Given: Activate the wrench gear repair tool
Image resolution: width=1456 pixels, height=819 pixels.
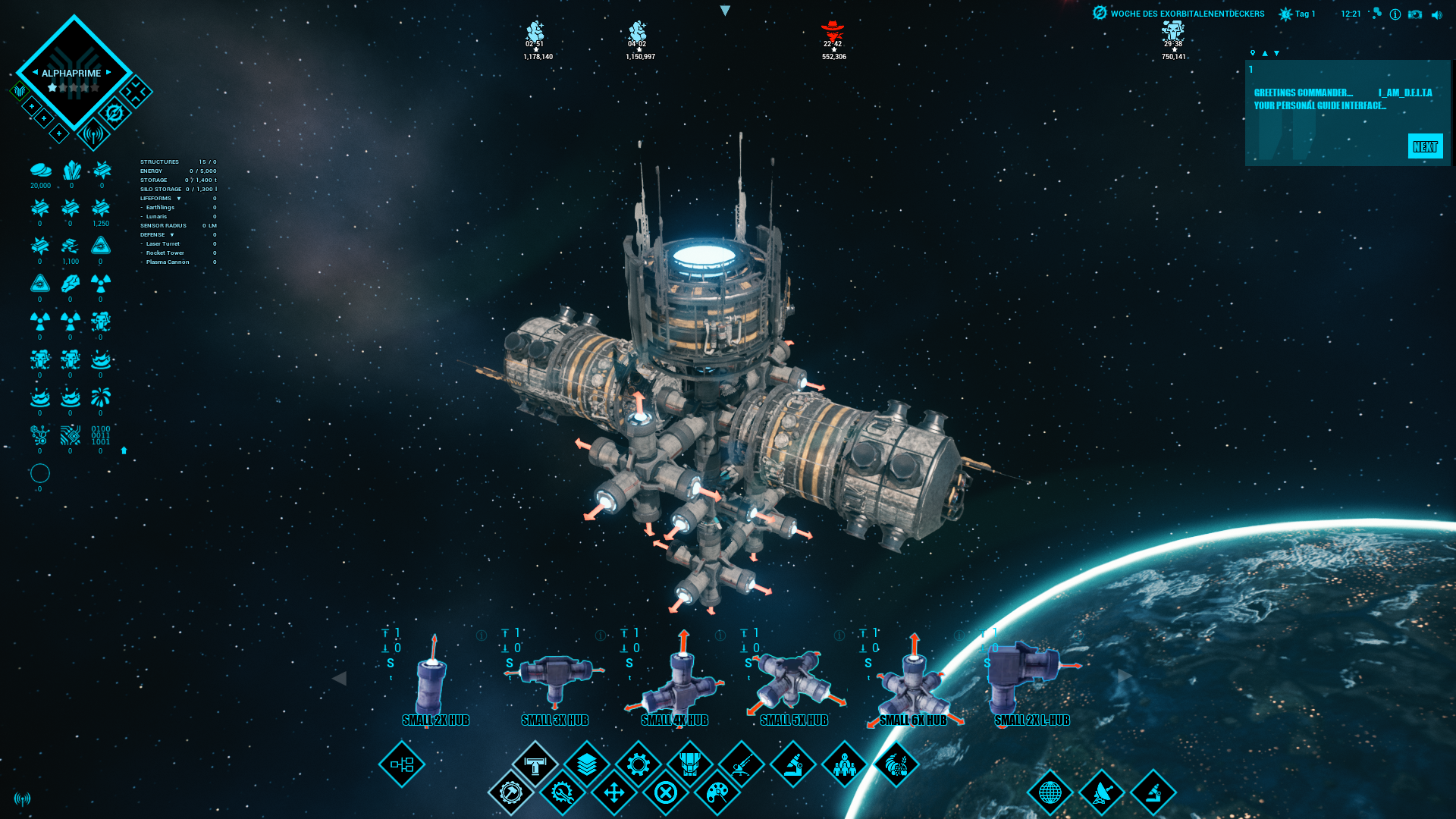Looking at the screenshot, I should (x=563, y=793).
